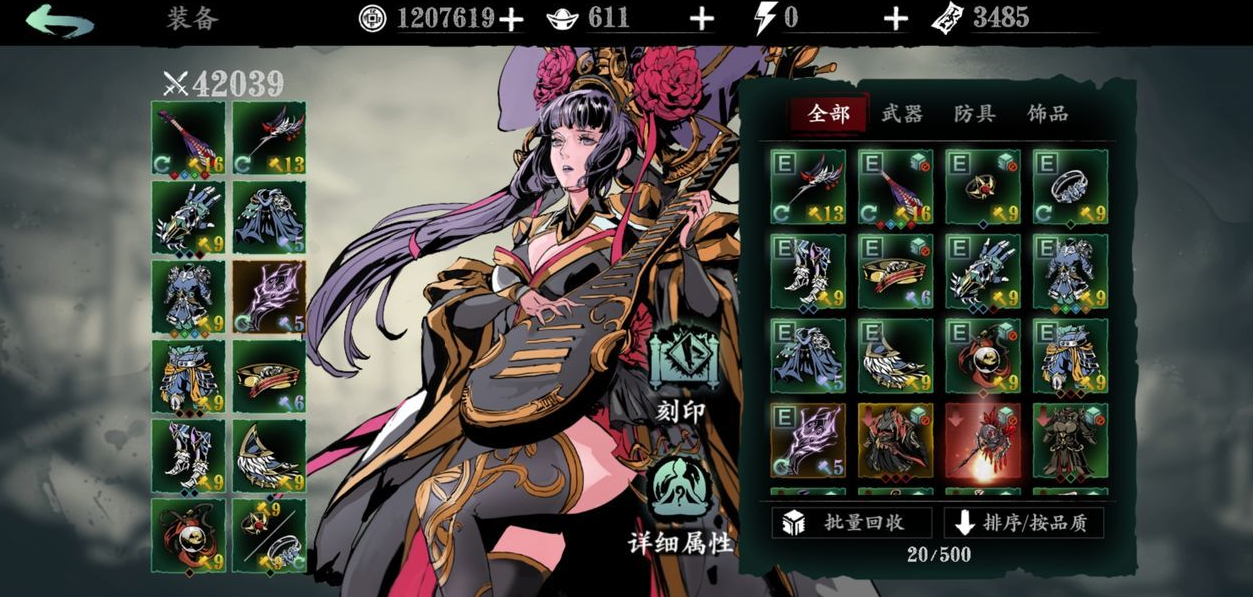Go back with the arrow button
This screenshot has width=1253, height=597.
60,20
